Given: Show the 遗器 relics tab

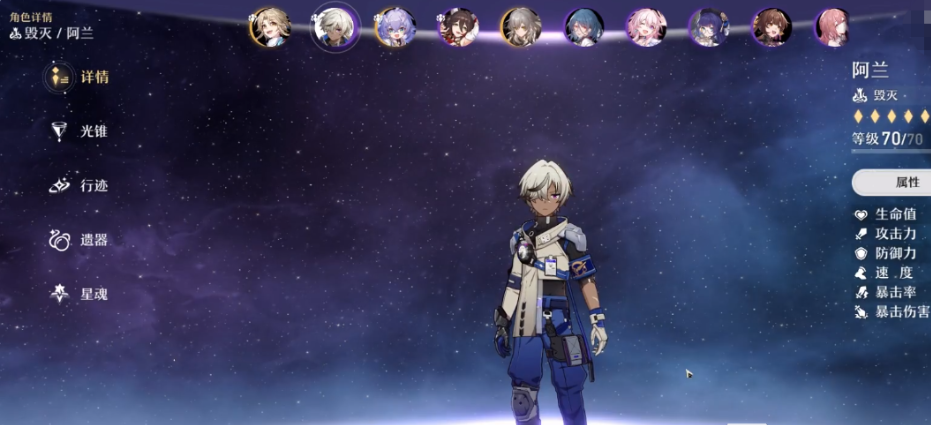Looking at the screenshot, I should [x=78, y=240].
